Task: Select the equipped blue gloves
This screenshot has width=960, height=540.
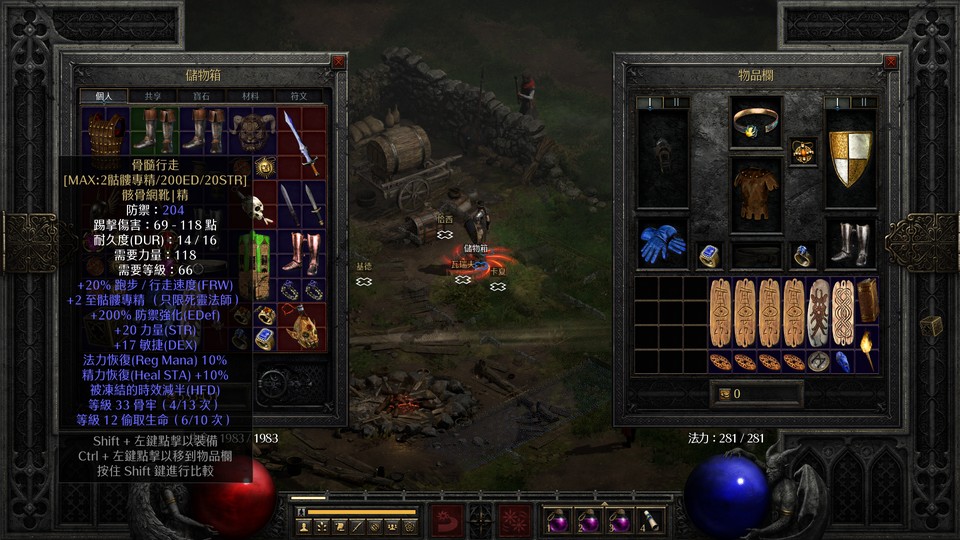Action: coord(661,243)
